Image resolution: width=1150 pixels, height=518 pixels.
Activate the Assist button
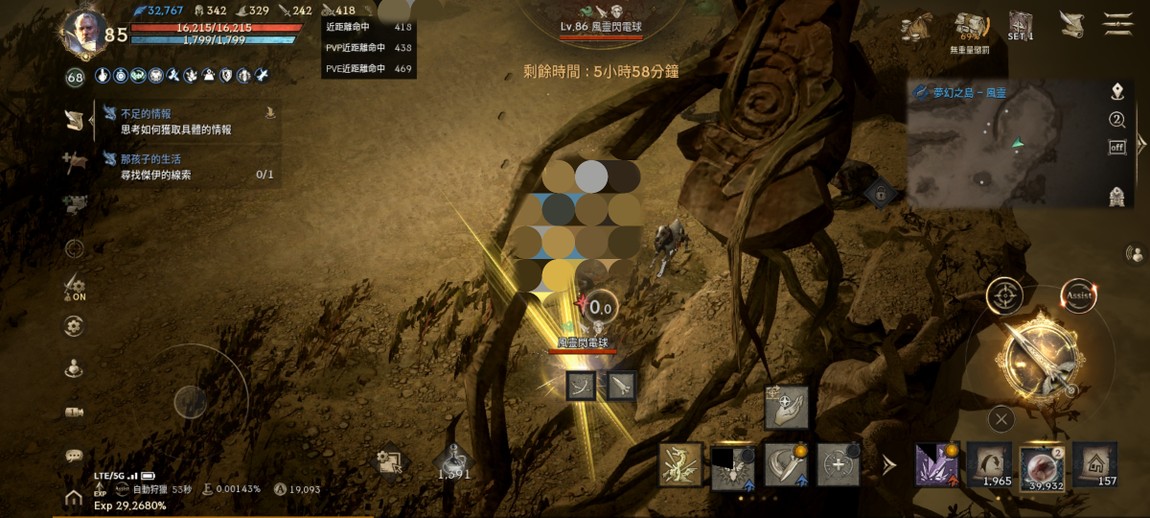1078,296
